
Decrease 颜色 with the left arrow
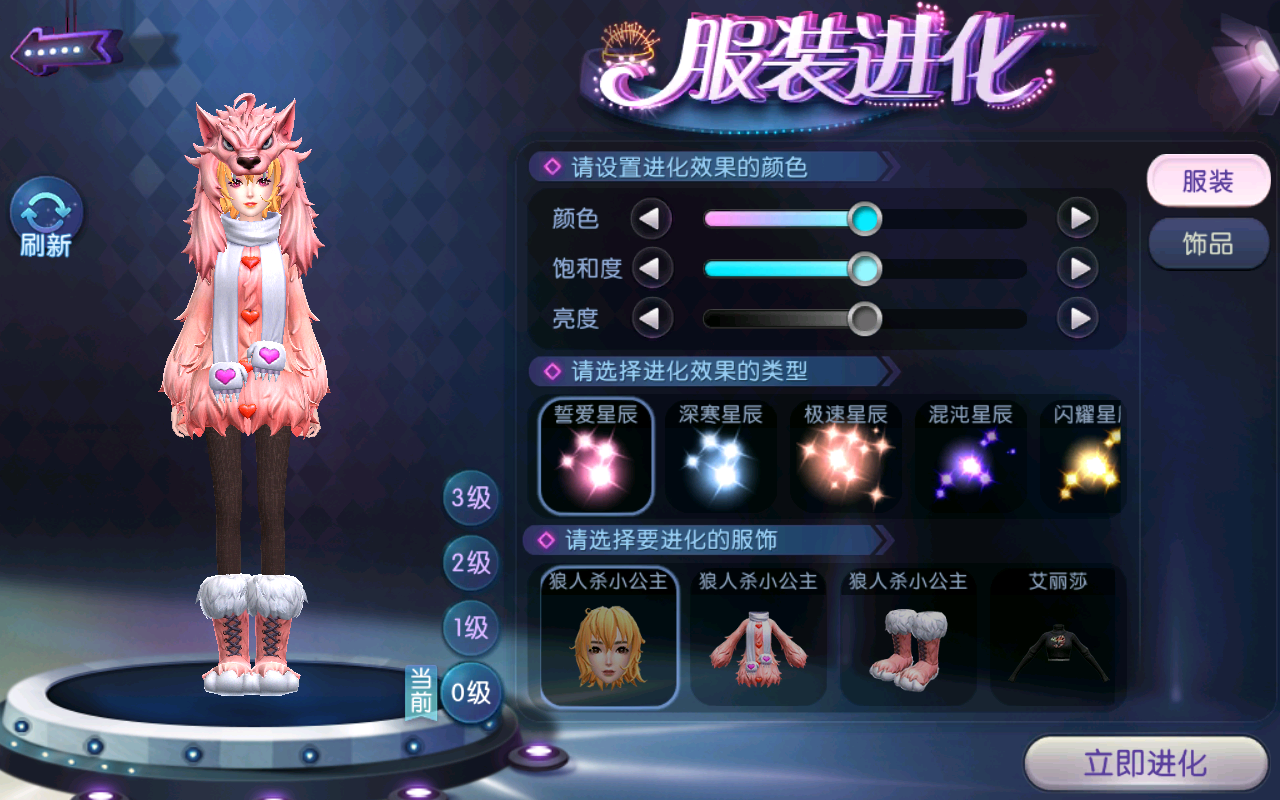coord(651,218)
